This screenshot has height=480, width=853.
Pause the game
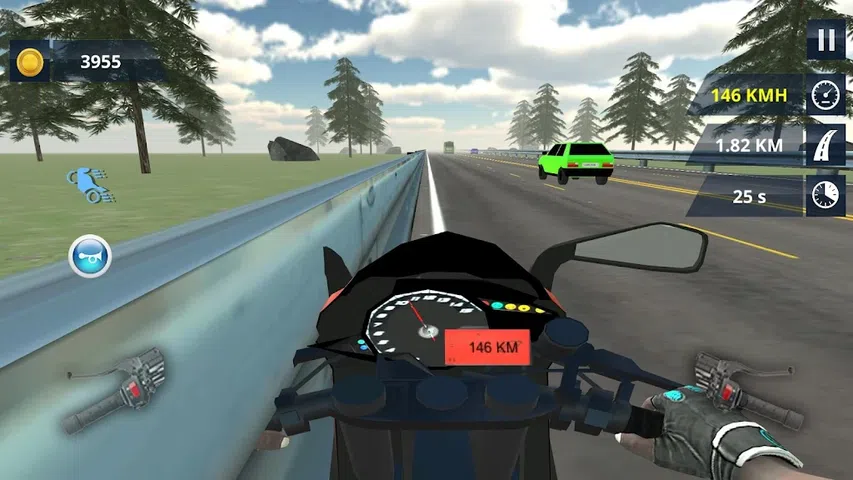tap(826, 40)
